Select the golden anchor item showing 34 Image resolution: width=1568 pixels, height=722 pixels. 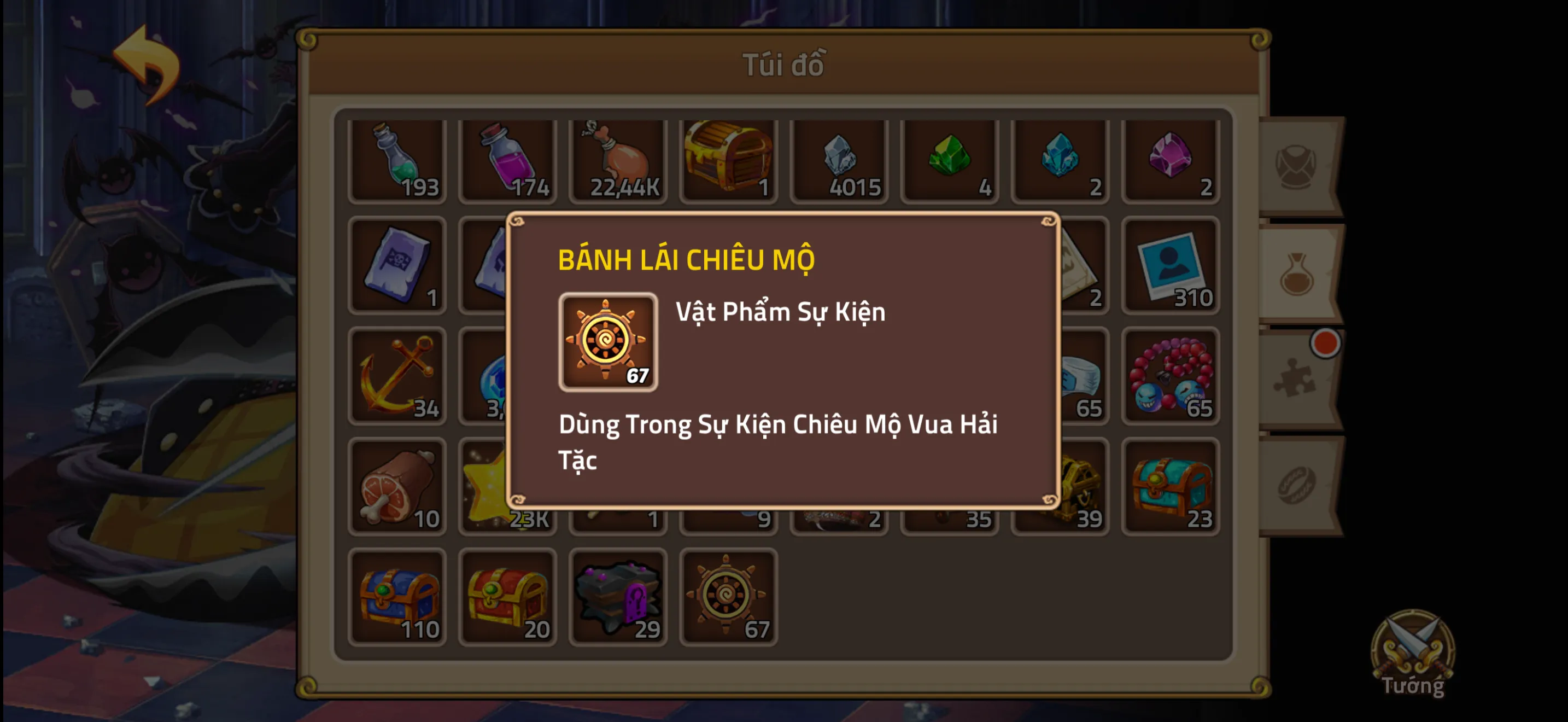click(x=399, y=377)
